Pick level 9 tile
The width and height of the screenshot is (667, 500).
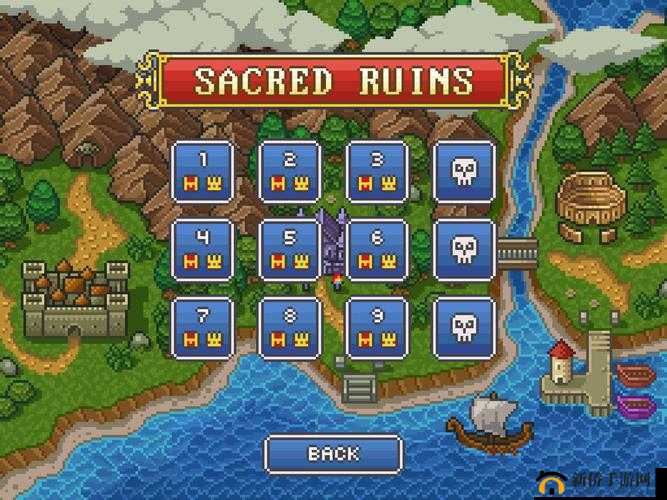click(377, 326)
